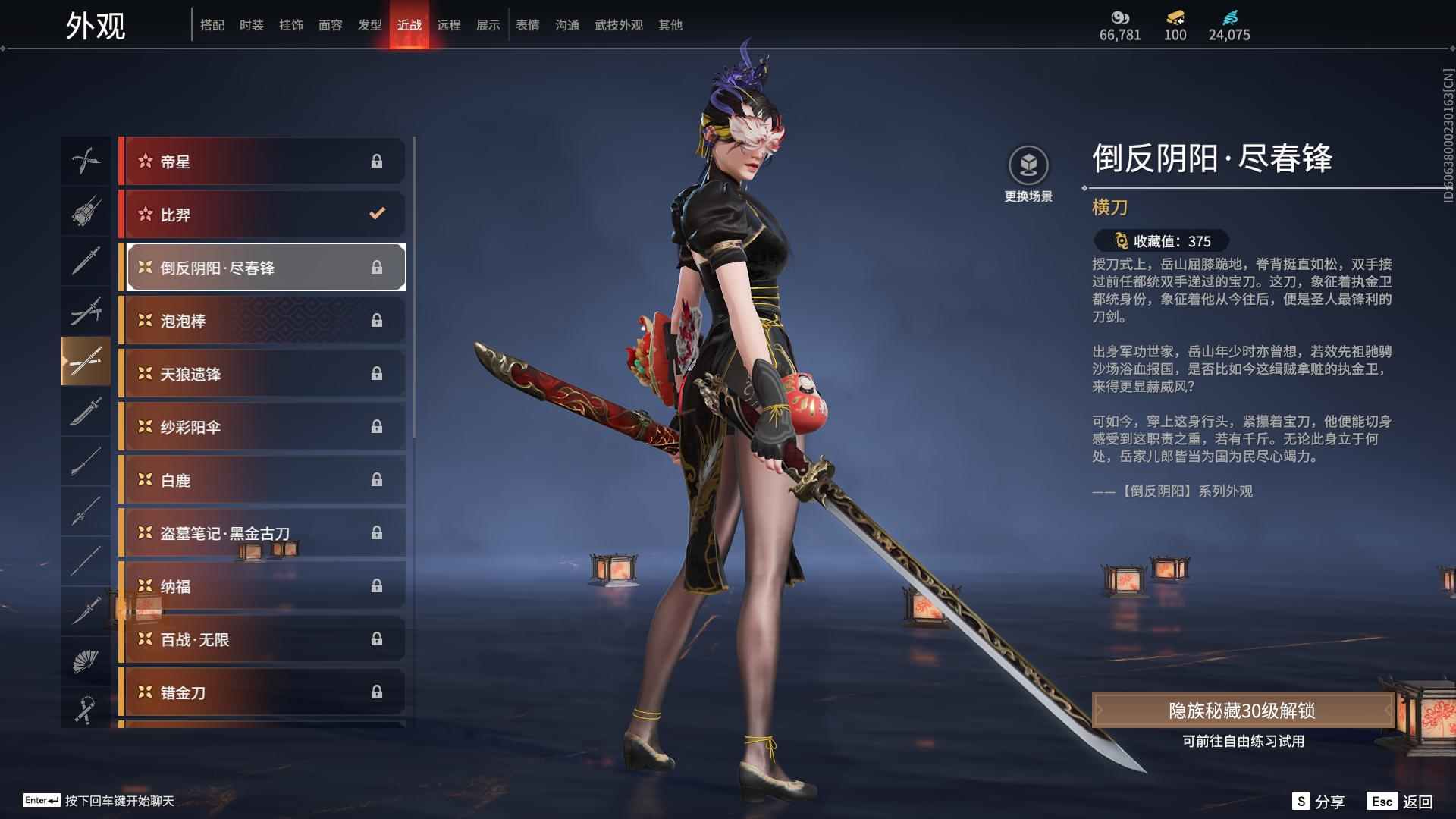The width and height of the screenshot is (1456, 819).
Task: Select the dual crossed blades weapon category
Action: pyautogui.click(x=86, y=161)
